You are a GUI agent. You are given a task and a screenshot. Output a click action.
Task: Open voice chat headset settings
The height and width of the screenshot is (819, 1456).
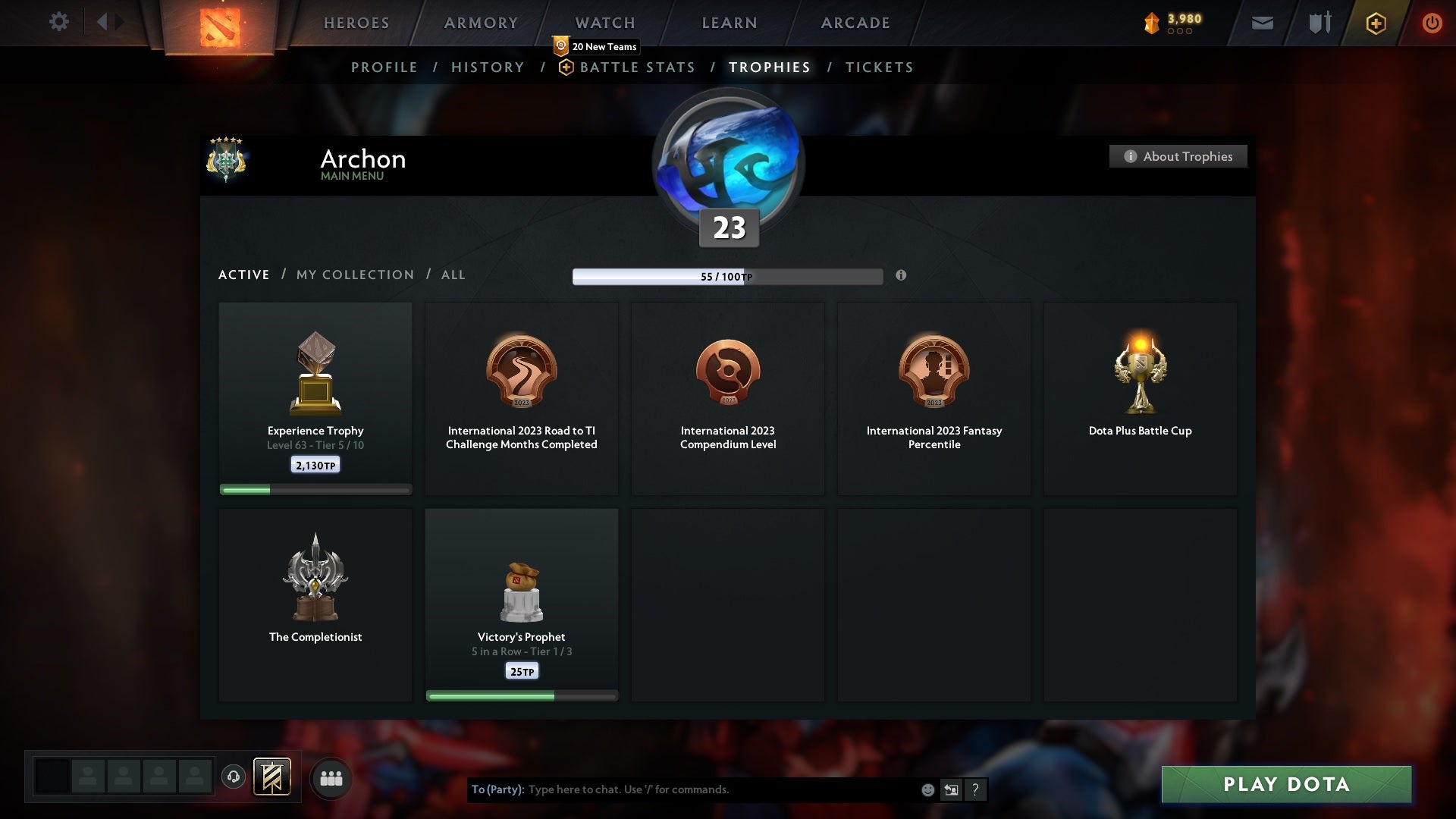click(234, 777)
